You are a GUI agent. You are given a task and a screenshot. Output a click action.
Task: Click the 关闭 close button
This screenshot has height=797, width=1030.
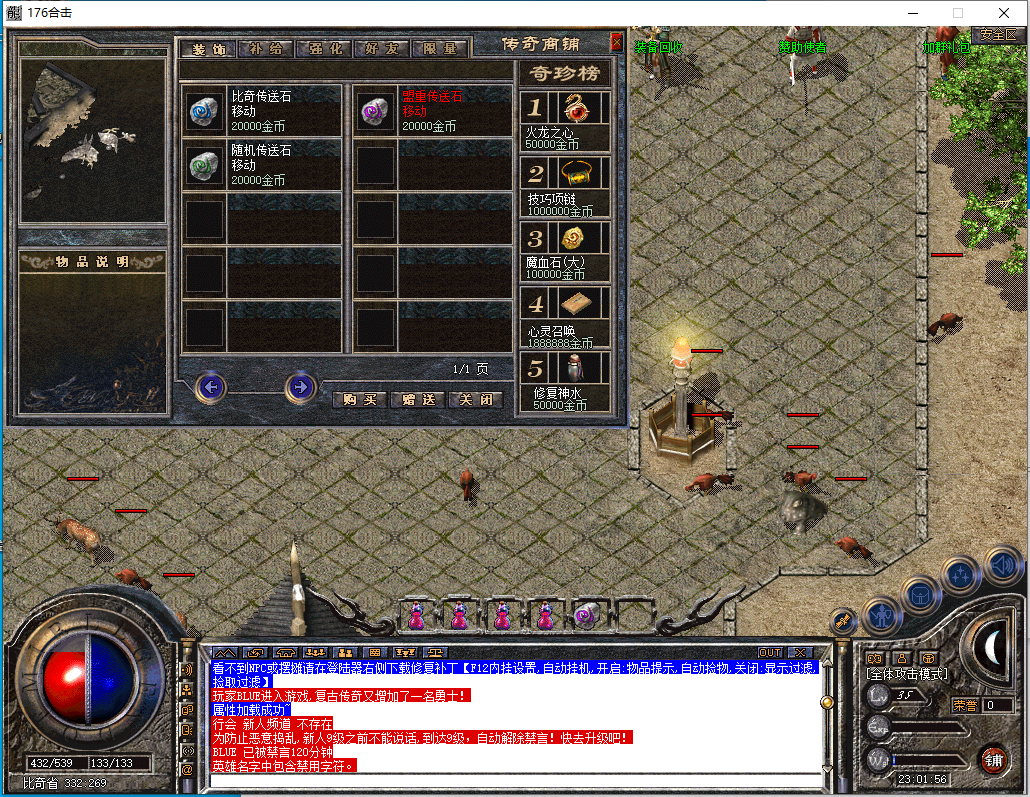pyautogui.click(x=475, y=399)
